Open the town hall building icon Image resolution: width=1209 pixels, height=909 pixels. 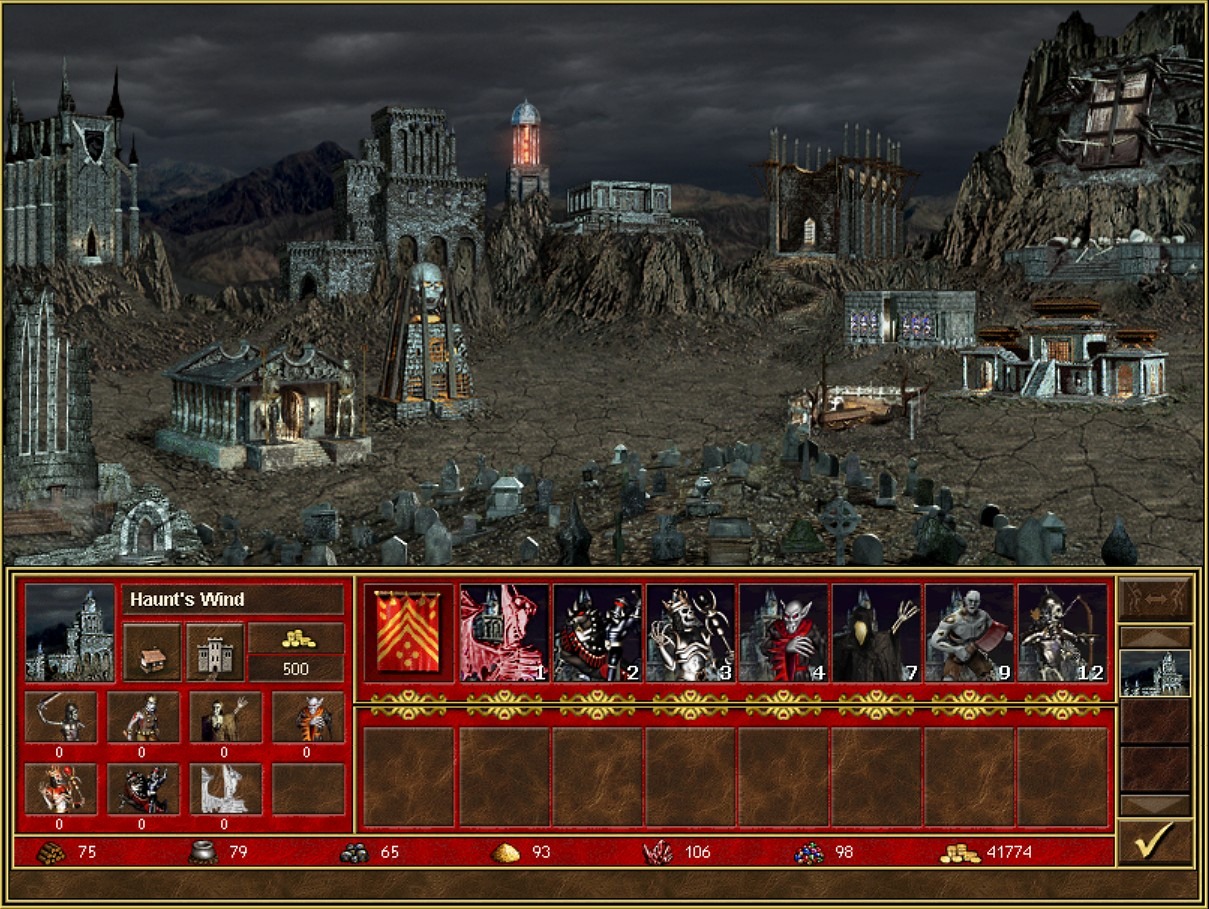click(152, 652)
